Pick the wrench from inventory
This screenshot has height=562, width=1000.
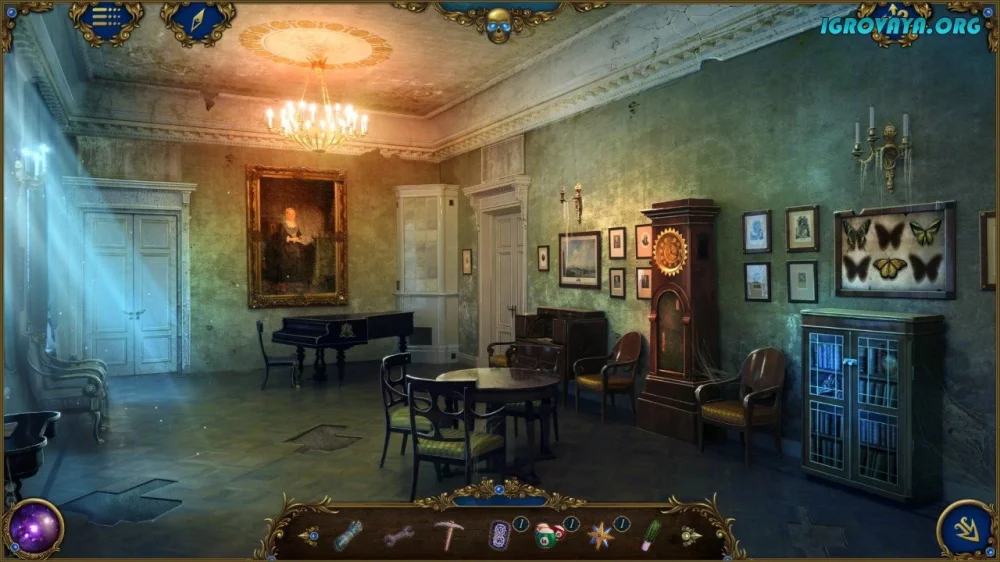coord(398,536)
